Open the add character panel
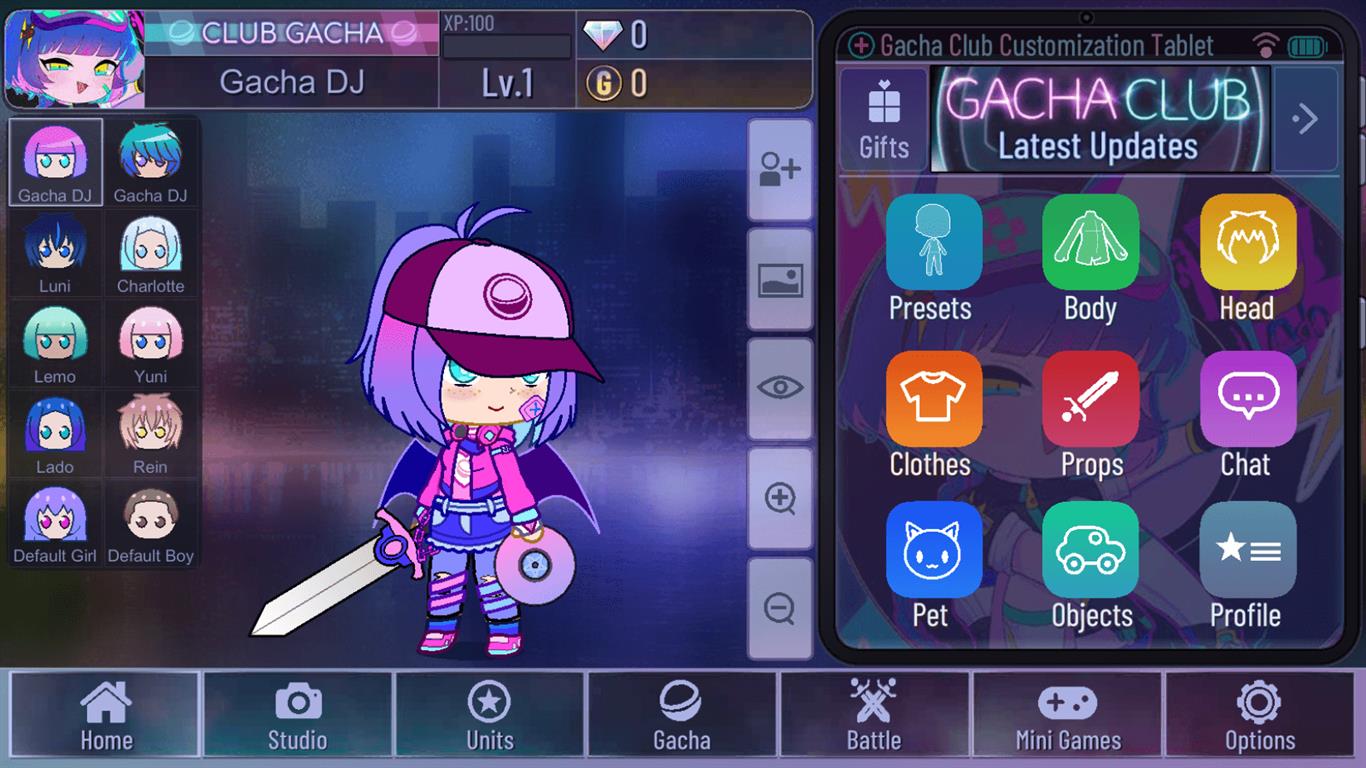1366x768 pixels. pos(780,168)
